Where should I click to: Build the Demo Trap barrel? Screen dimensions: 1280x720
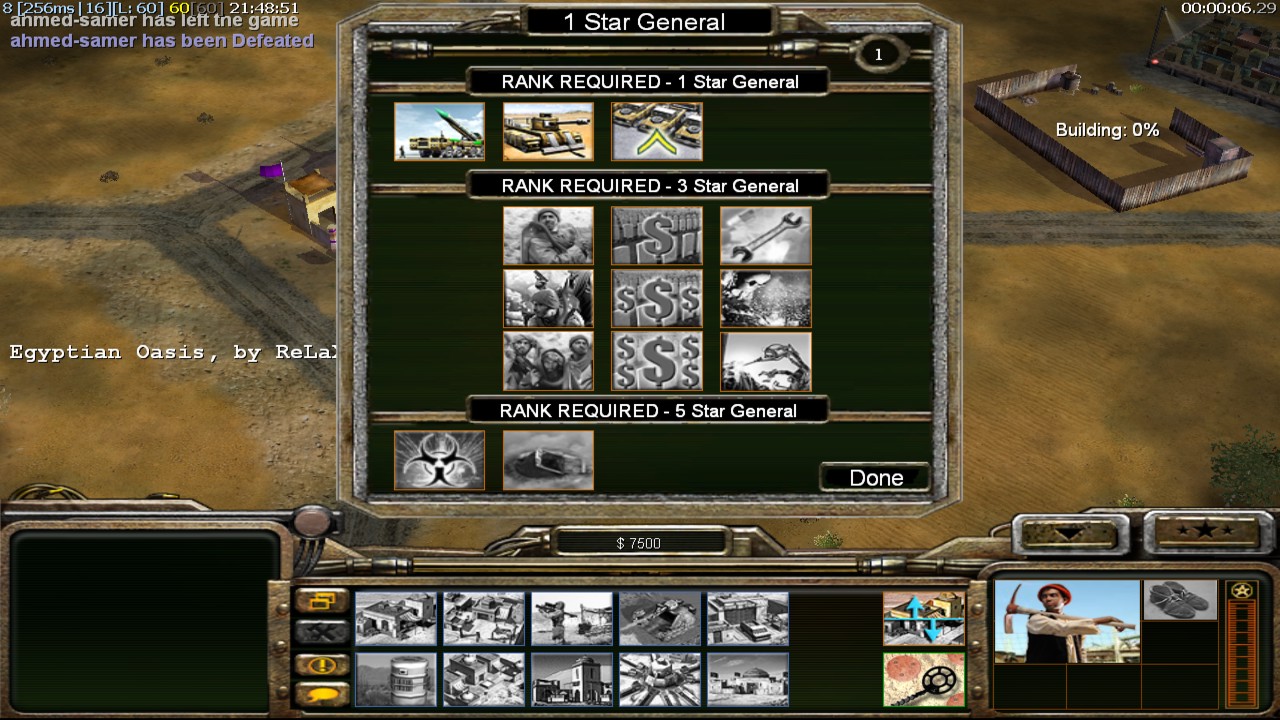396,679
